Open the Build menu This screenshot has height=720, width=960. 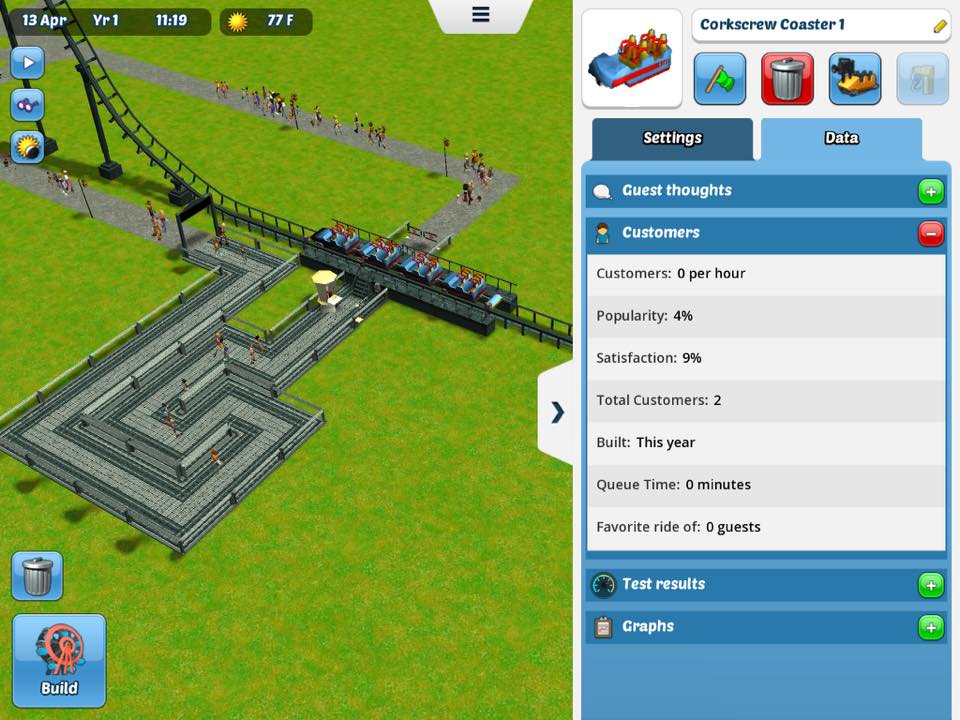59,661
